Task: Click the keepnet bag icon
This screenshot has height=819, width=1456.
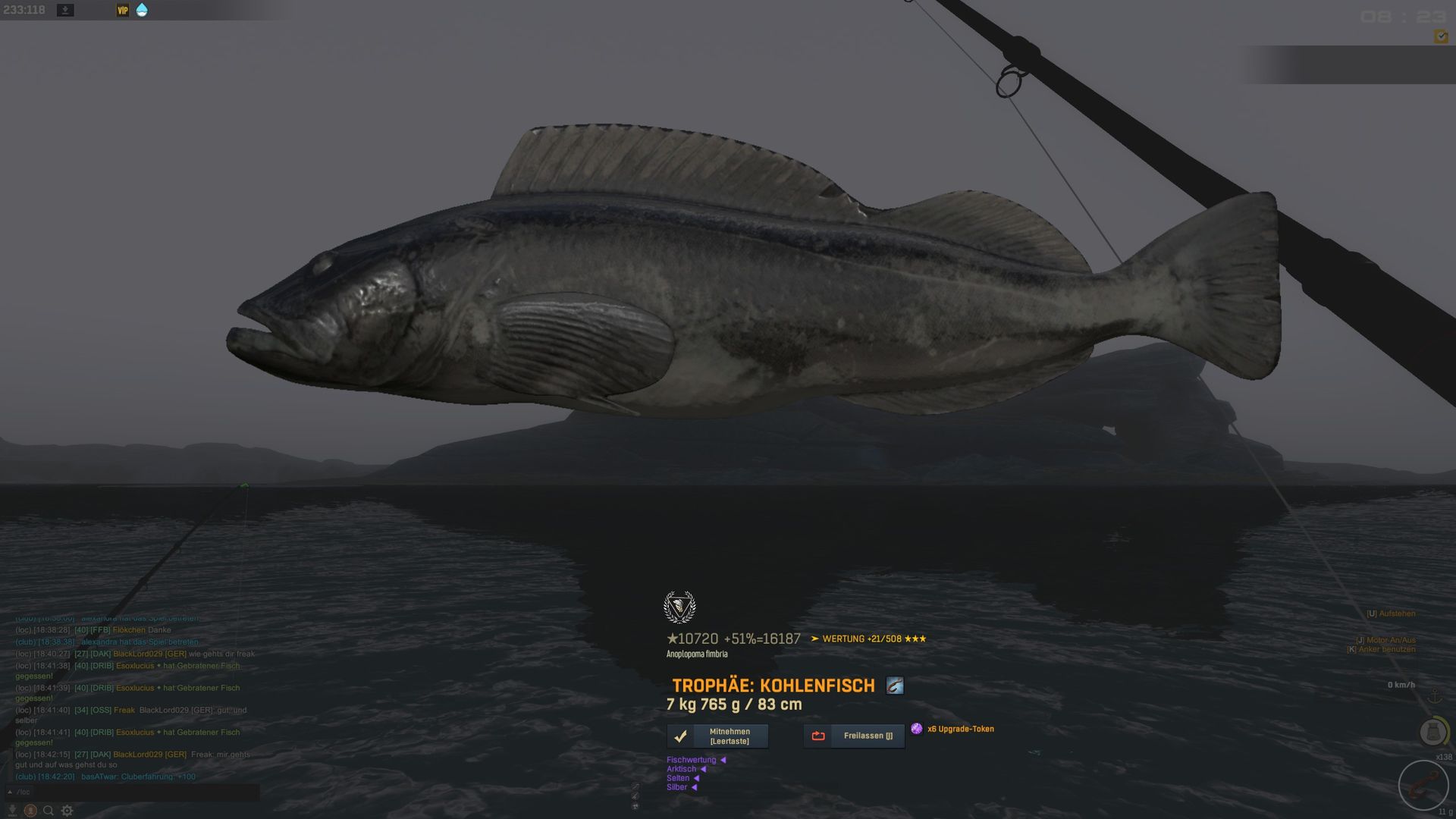Action: click(1432, 732)
